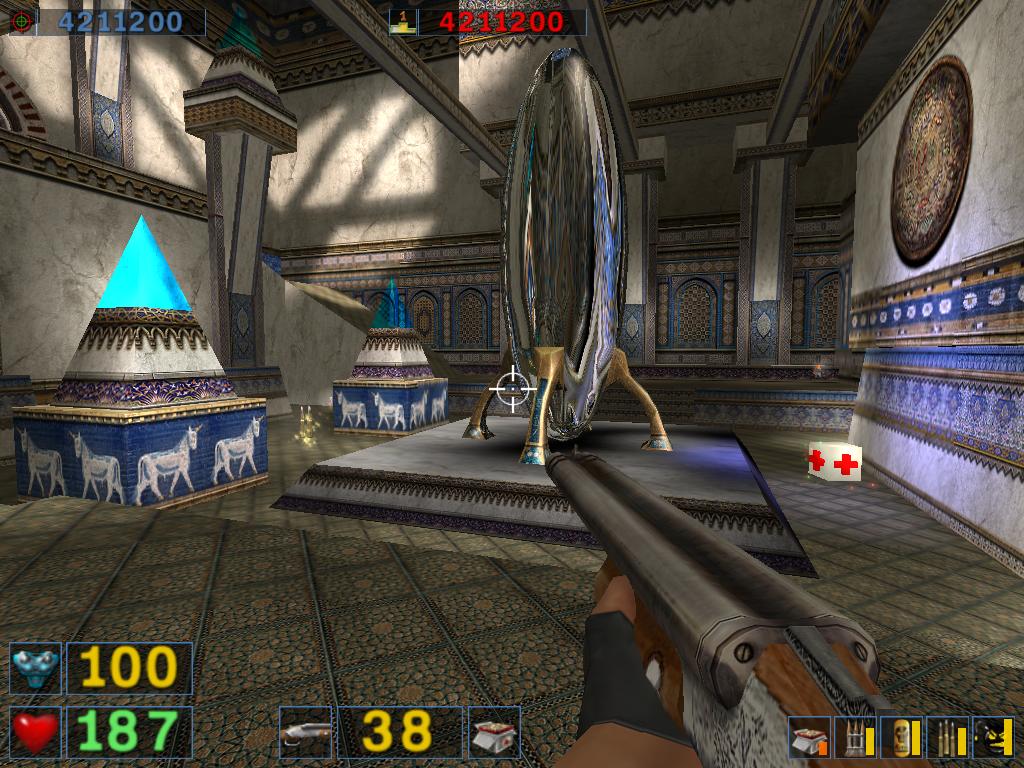Click the red heart health icon
The height and width of the screenshot is (768, 1024).
click(x=35, y=731)
